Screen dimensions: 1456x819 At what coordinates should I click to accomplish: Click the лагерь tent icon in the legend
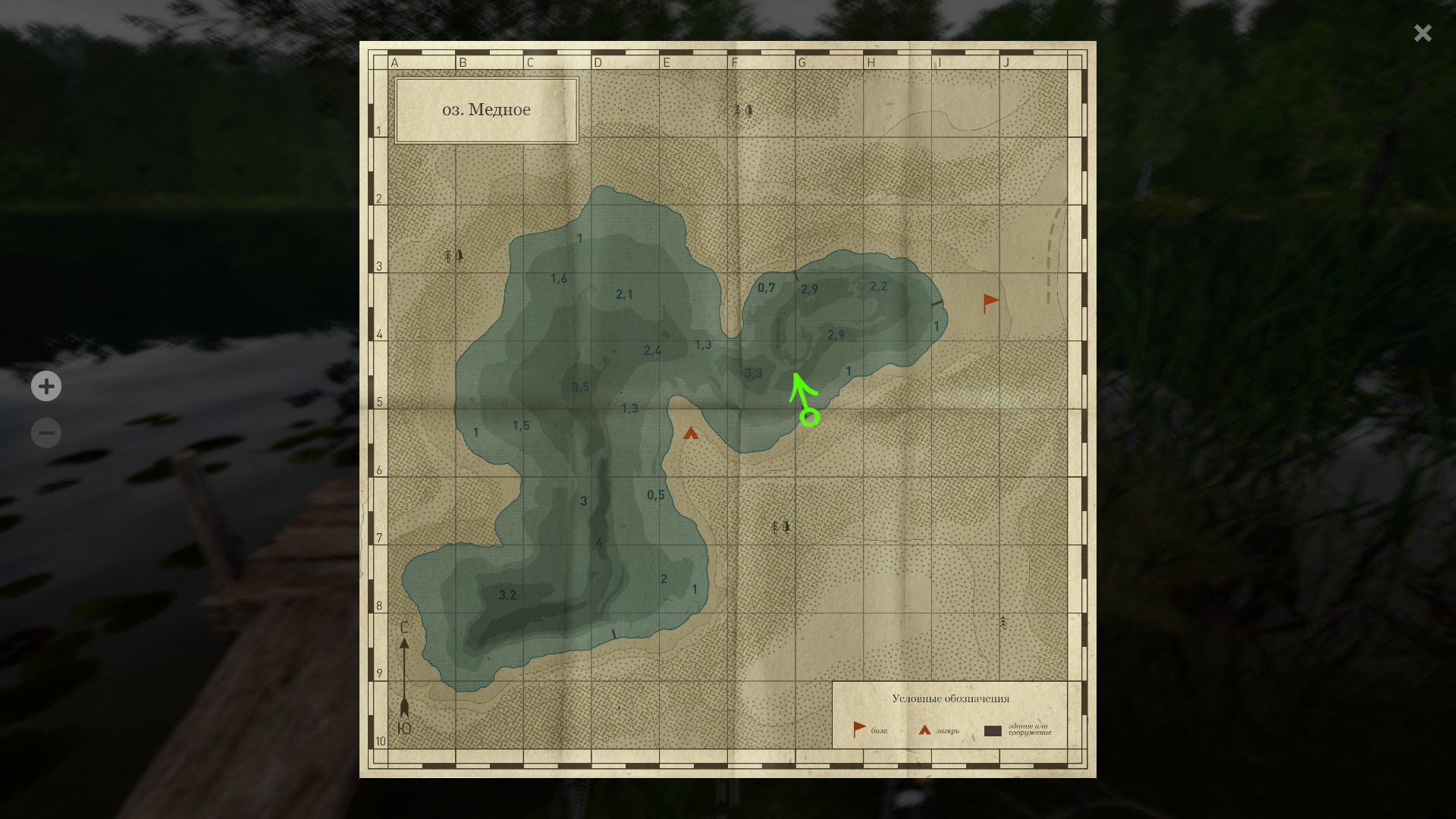tap(924, 729)
